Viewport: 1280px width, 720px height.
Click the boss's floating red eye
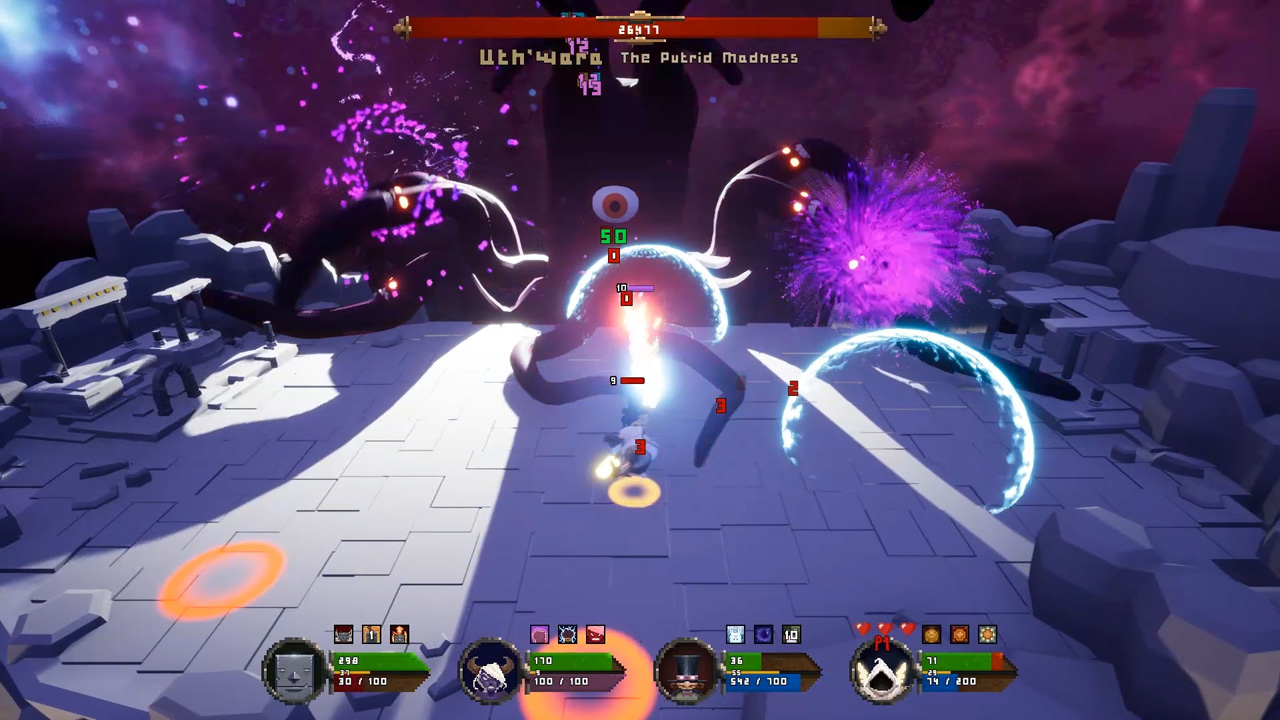point(615,204)
